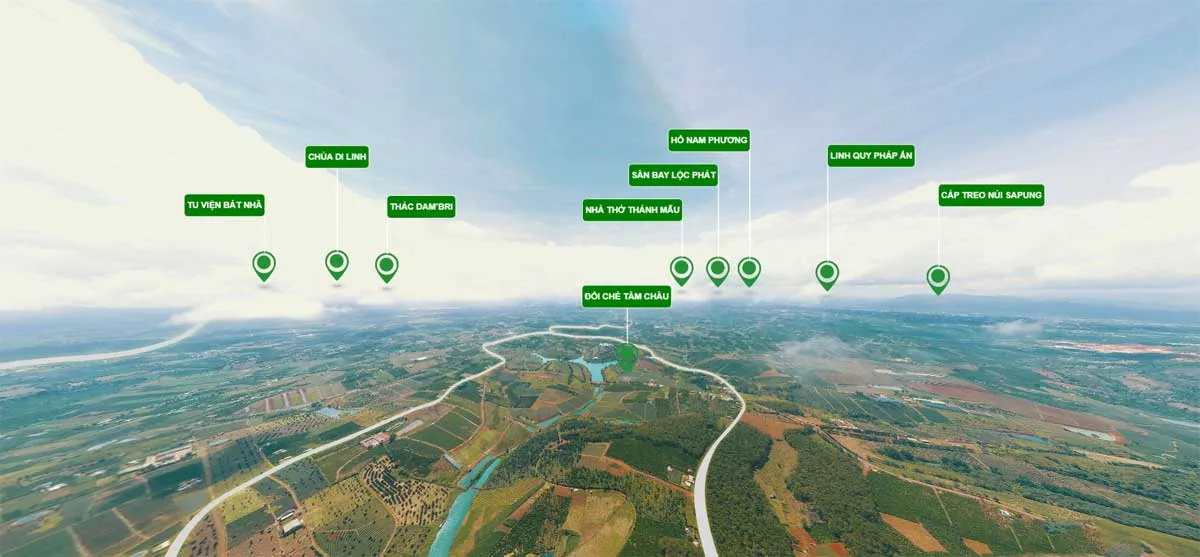Choose the Nhà Thờ Thánh Mẫu label

tap(632, 210)
